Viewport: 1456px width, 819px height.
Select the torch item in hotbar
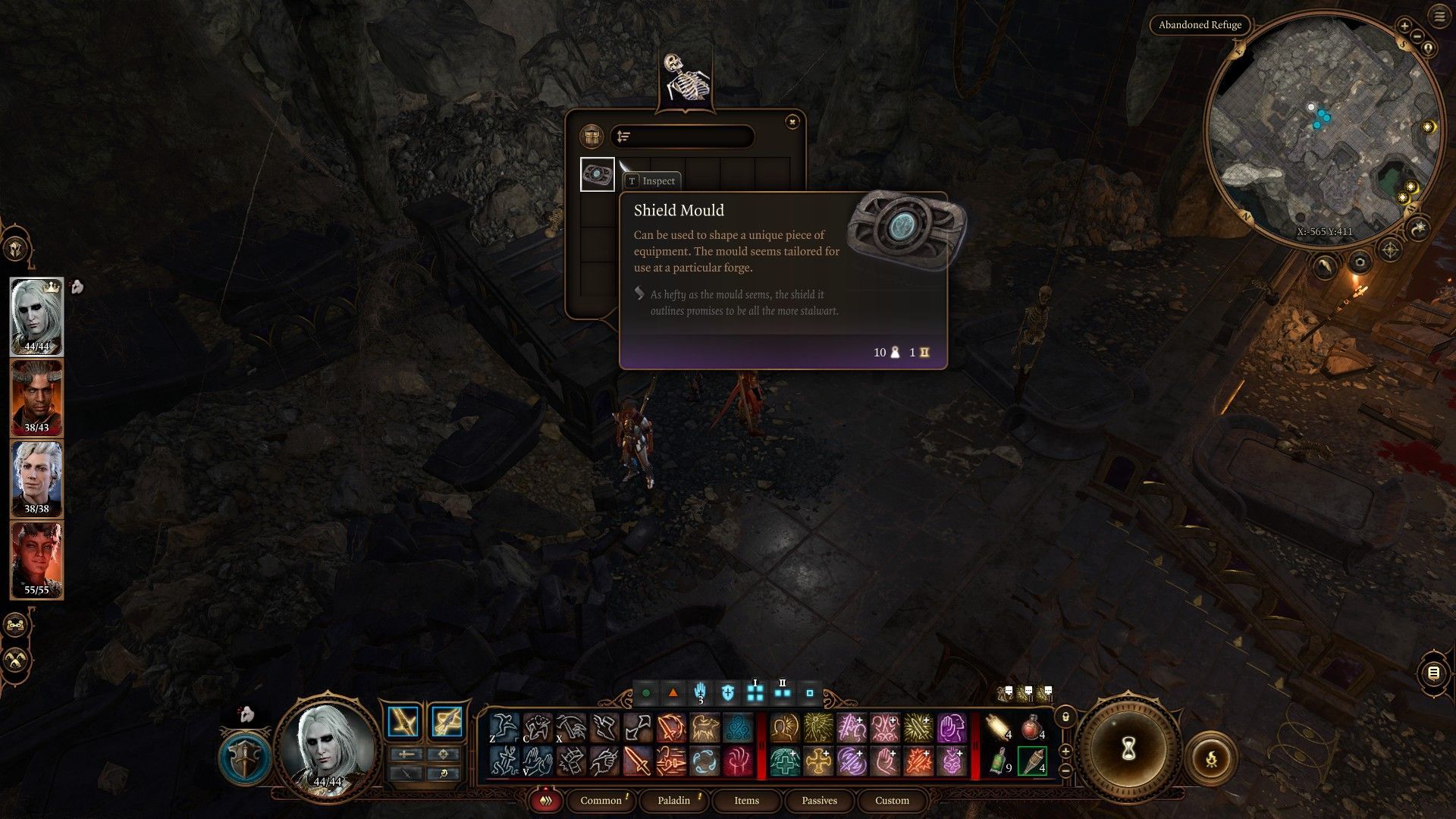(x=1031, y=761)
